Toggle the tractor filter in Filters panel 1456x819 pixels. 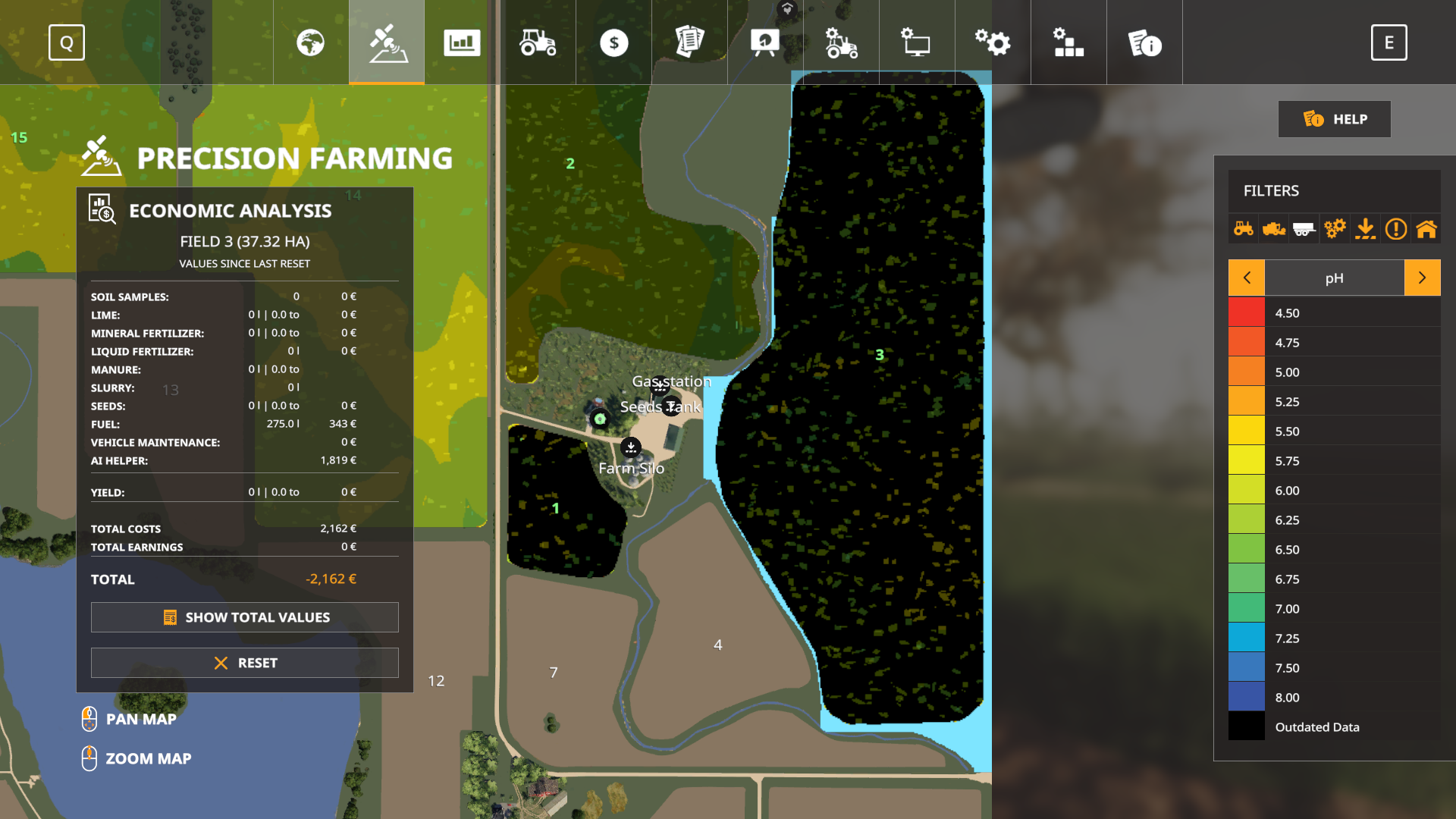(x=1243, y=228)
